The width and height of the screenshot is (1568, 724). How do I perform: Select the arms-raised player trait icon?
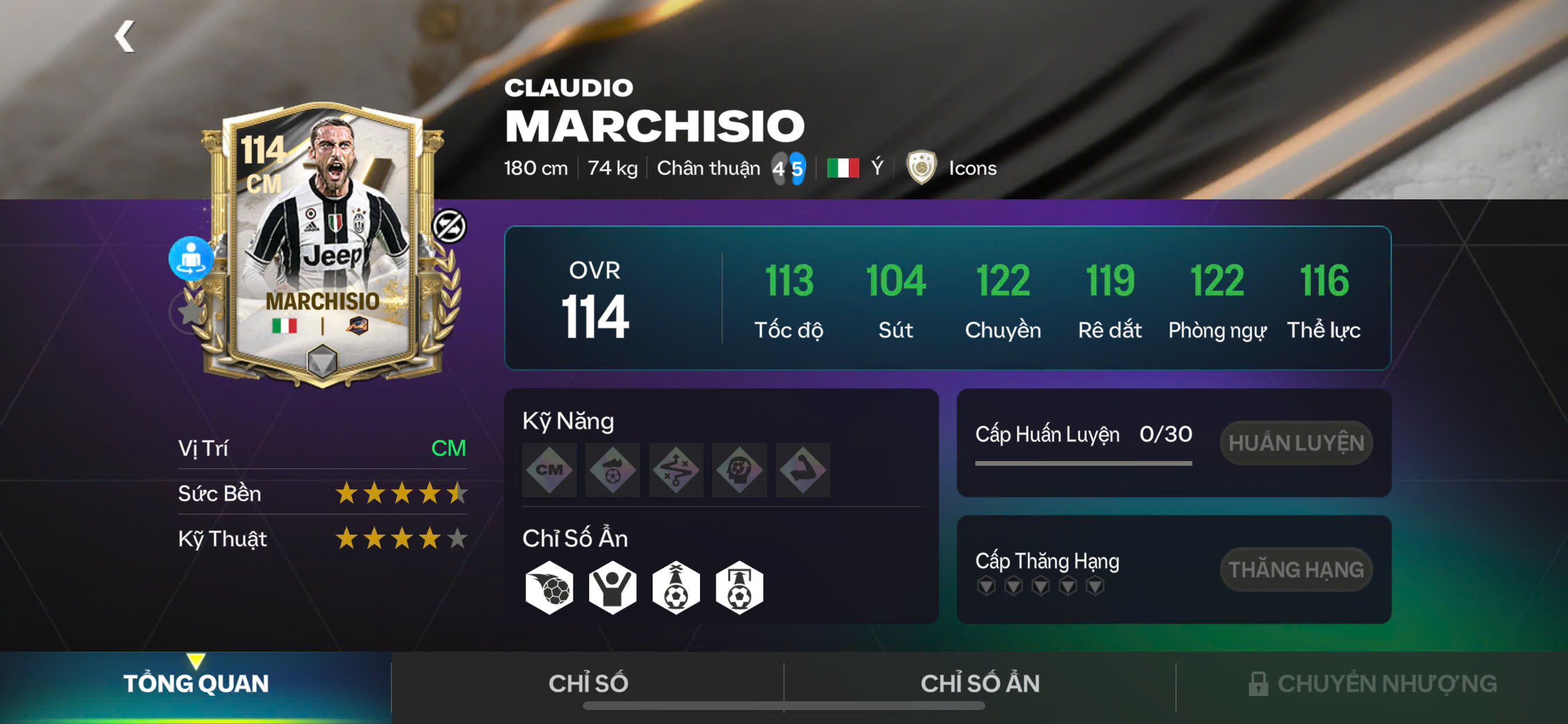(612, 588)
